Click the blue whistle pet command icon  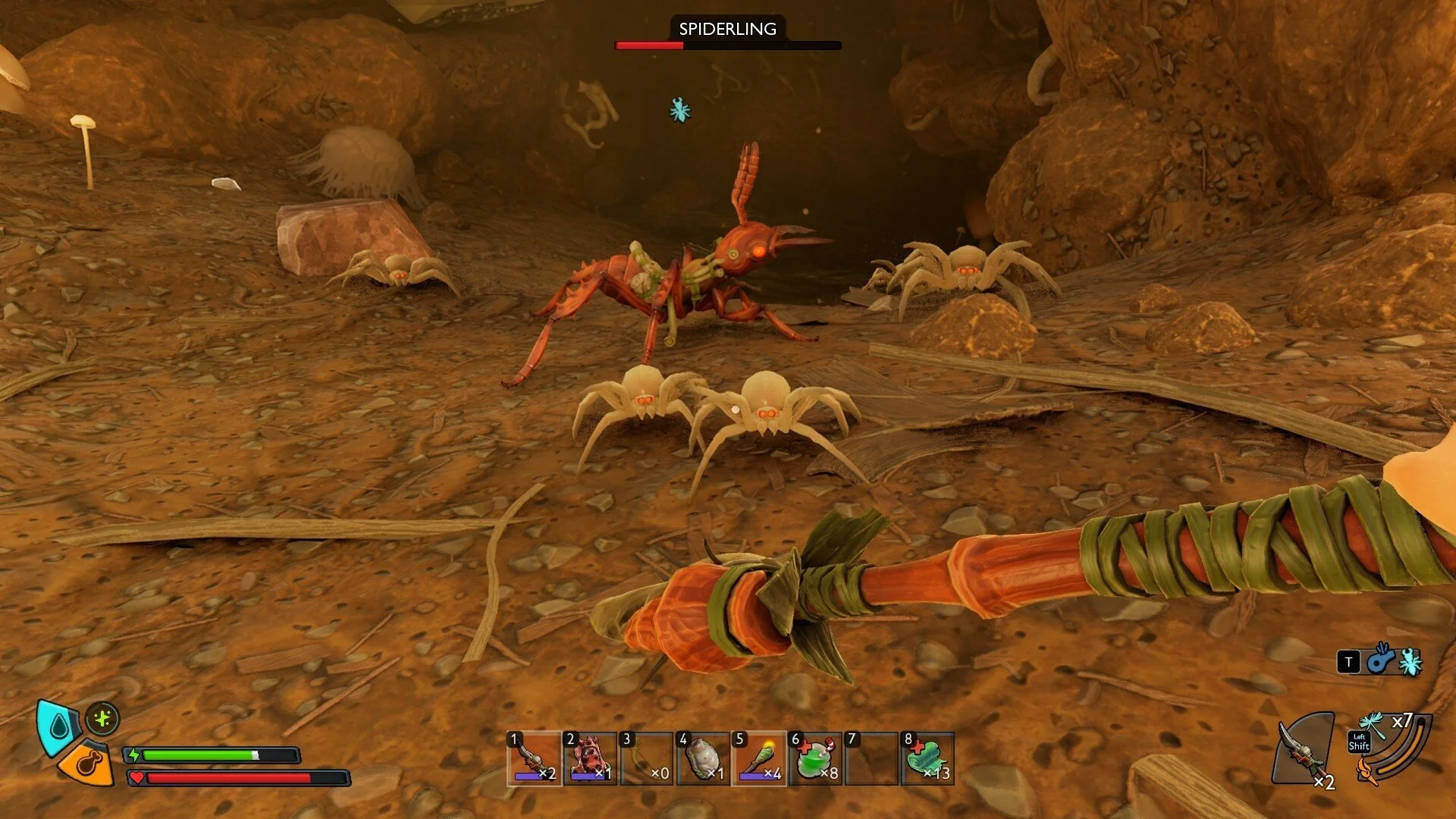(1381, 660)
